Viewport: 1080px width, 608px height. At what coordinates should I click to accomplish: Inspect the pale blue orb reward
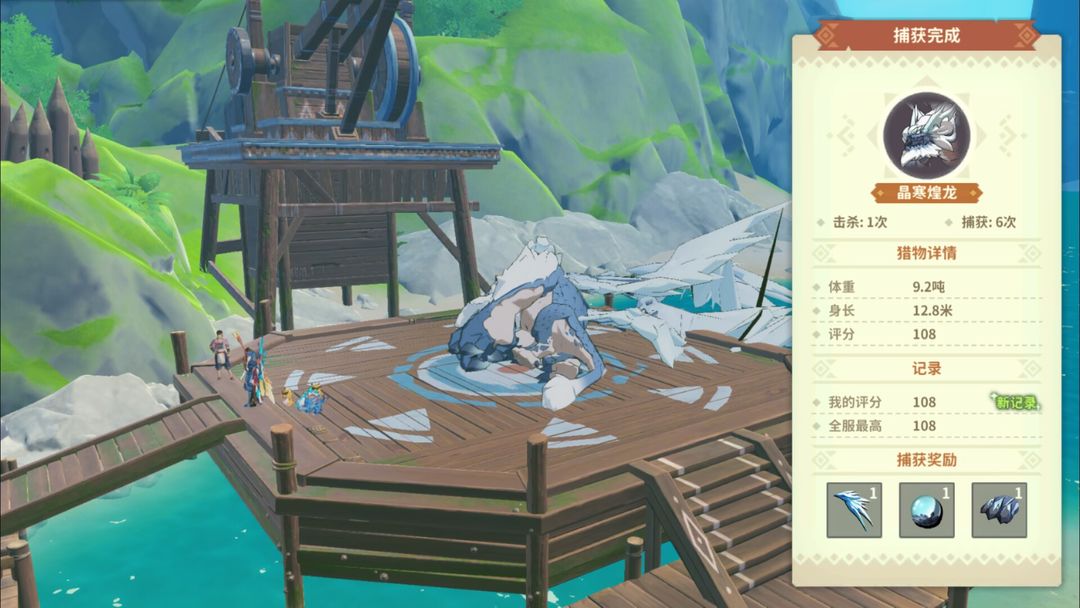(926, 510)
